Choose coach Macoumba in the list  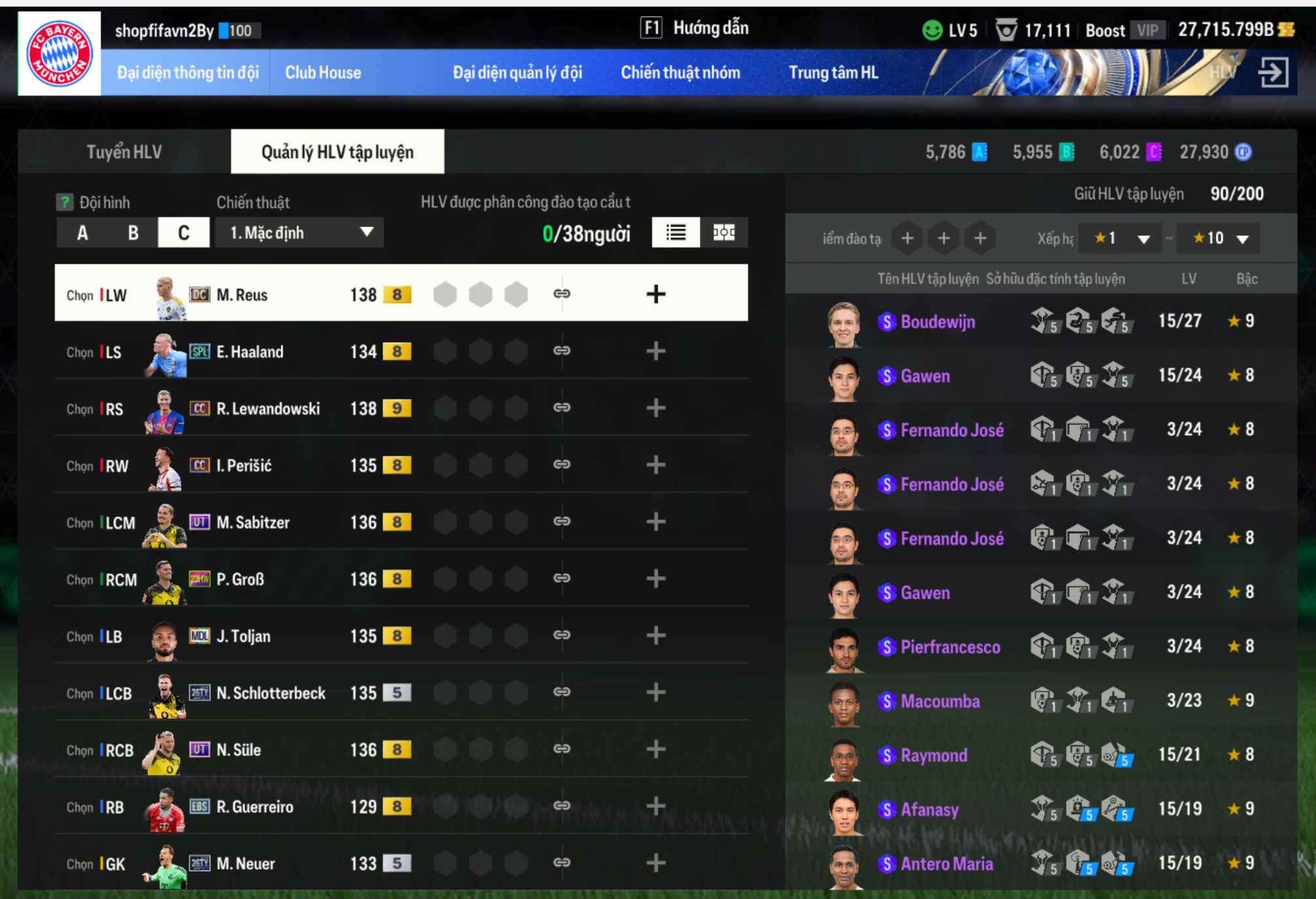940,701
